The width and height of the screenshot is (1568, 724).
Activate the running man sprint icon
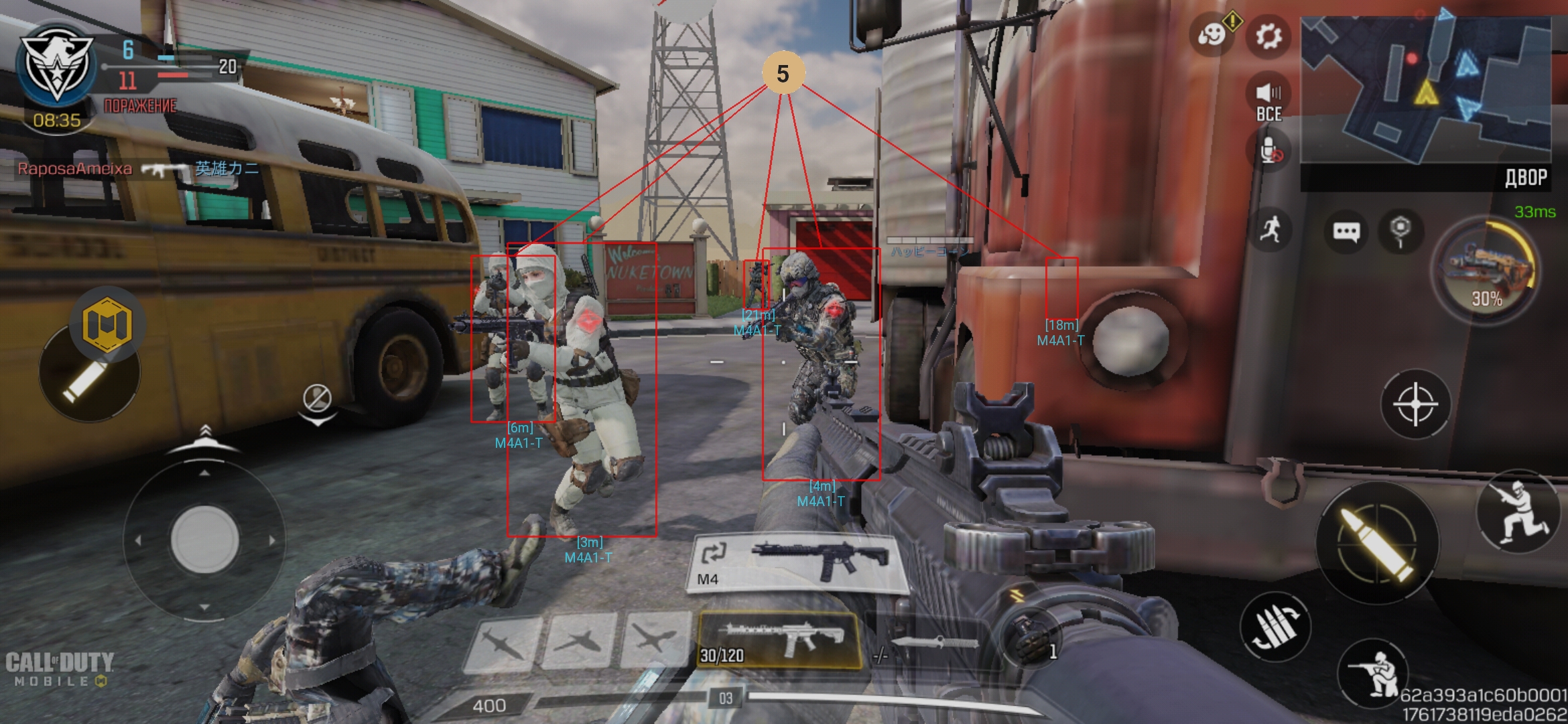(1270, 230)
